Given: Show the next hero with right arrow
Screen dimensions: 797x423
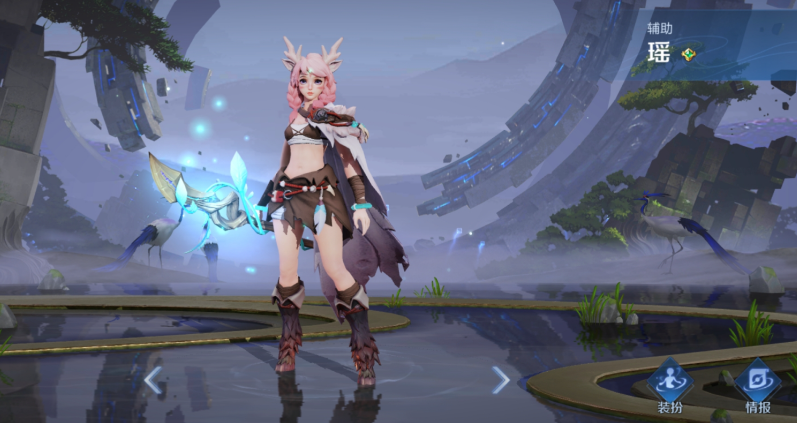Looking at the screenshot, I should [x=500, y=380].
